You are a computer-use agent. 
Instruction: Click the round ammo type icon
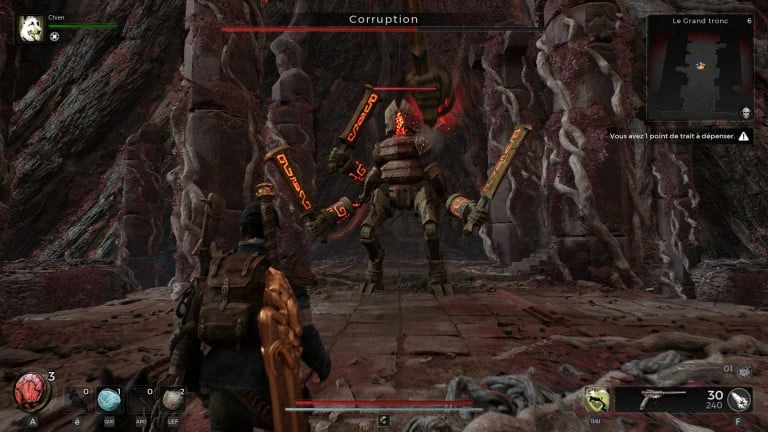(x=740, y=400)
